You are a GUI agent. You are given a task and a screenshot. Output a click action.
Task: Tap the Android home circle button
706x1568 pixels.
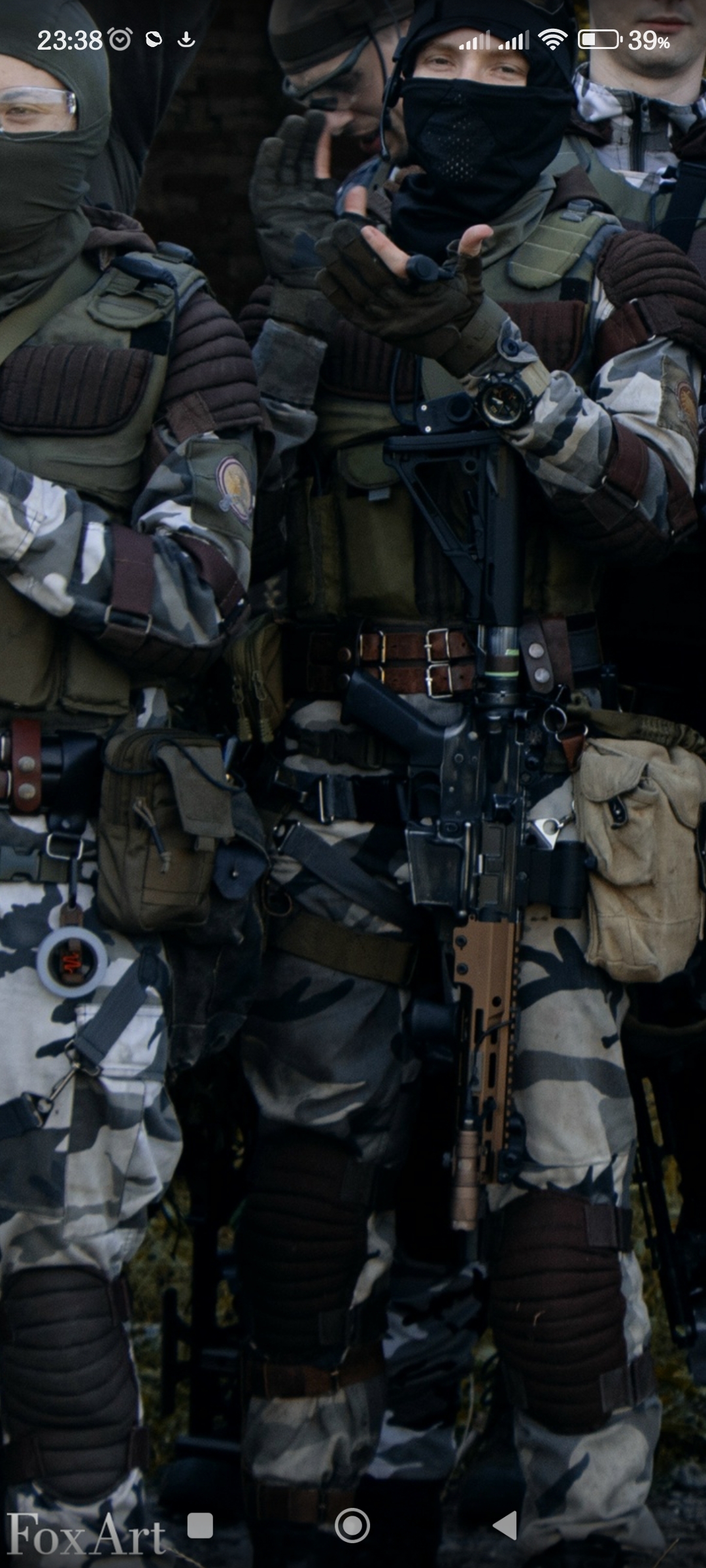pyautogui.click(x=352, y=1526)
